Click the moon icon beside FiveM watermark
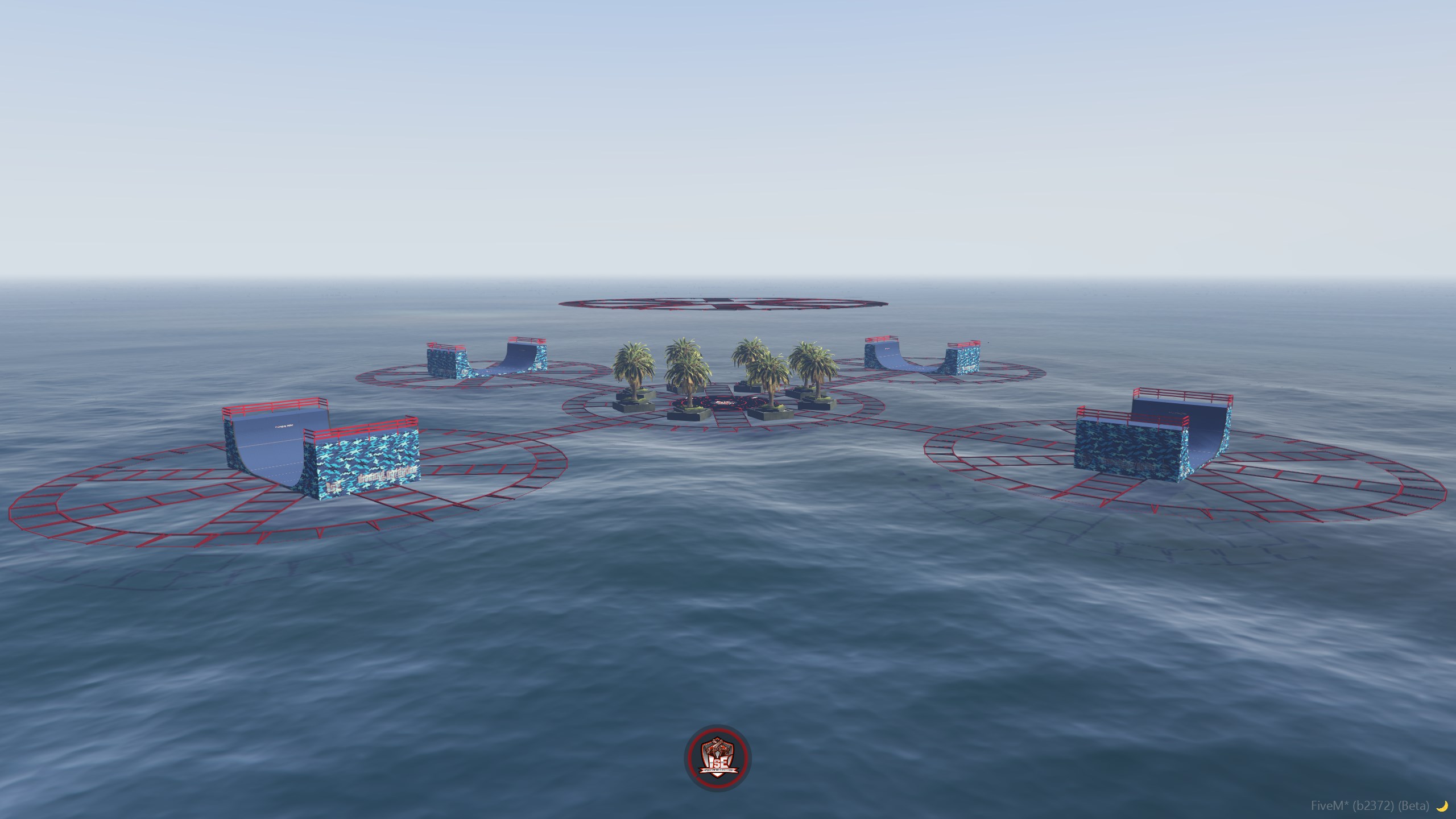1456x819 pixels. (x=1441, y=805)
